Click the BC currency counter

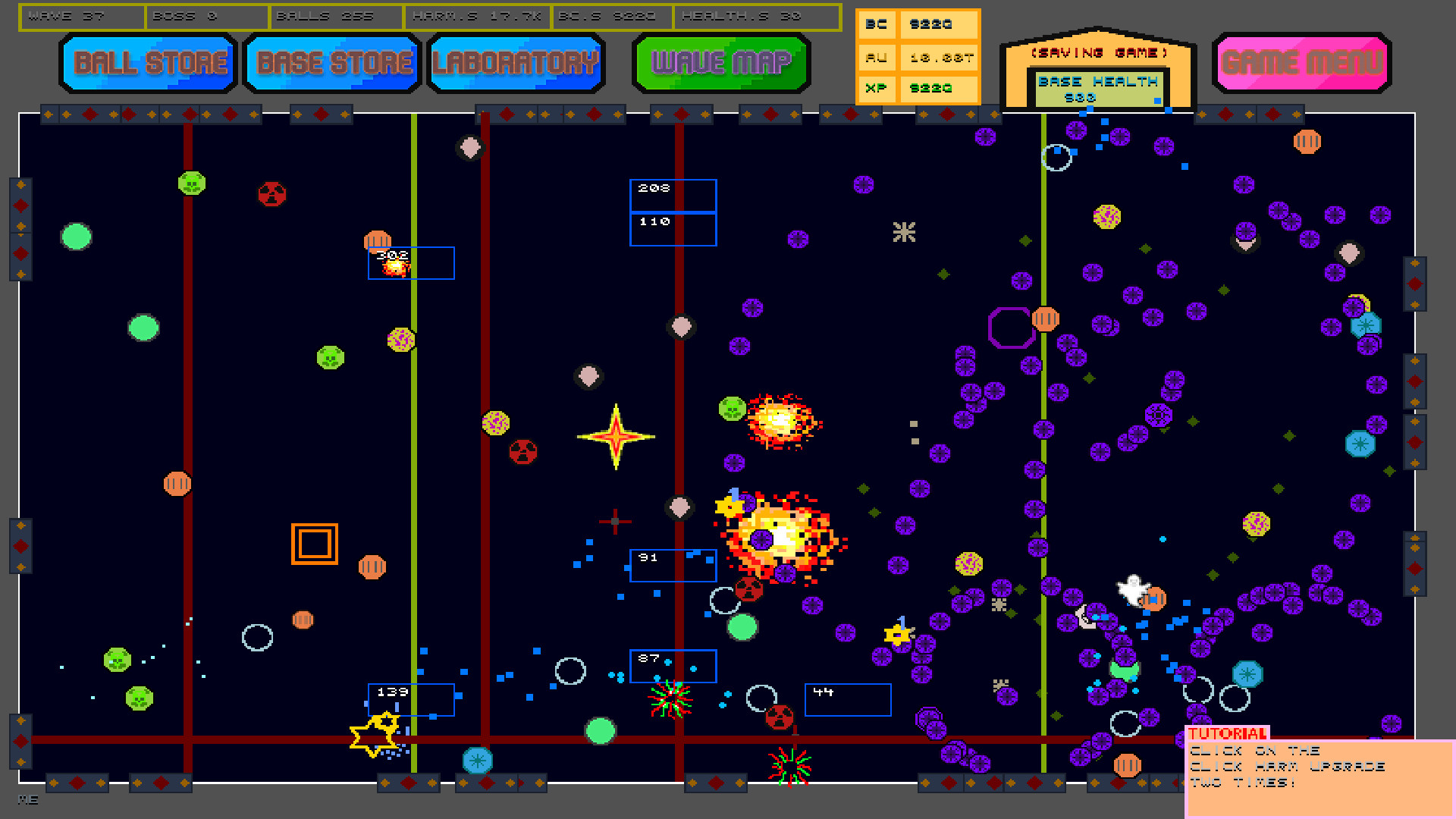(x=916, y=24)
